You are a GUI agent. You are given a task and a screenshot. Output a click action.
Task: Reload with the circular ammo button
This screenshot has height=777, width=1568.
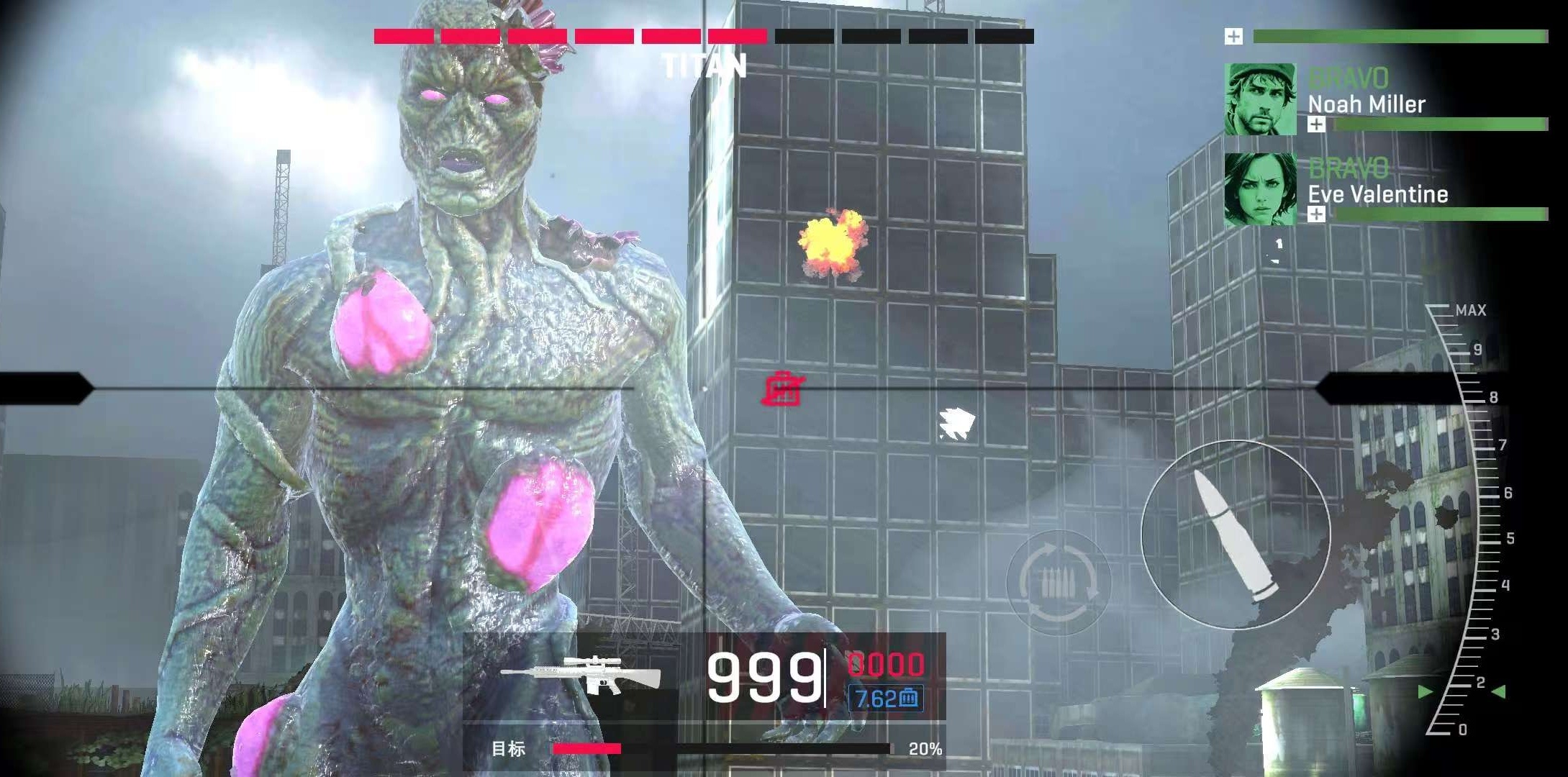[x=1059, y=581]
